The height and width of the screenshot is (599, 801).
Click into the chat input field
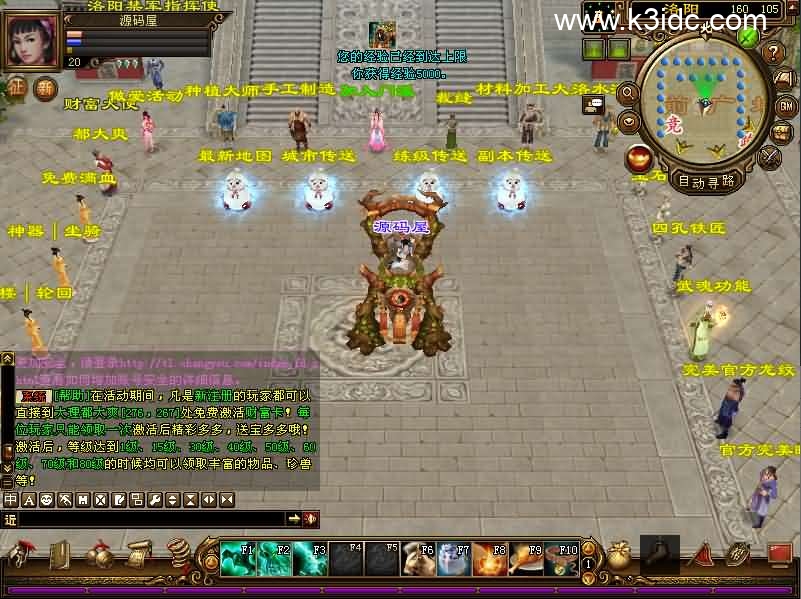[150, 518]
